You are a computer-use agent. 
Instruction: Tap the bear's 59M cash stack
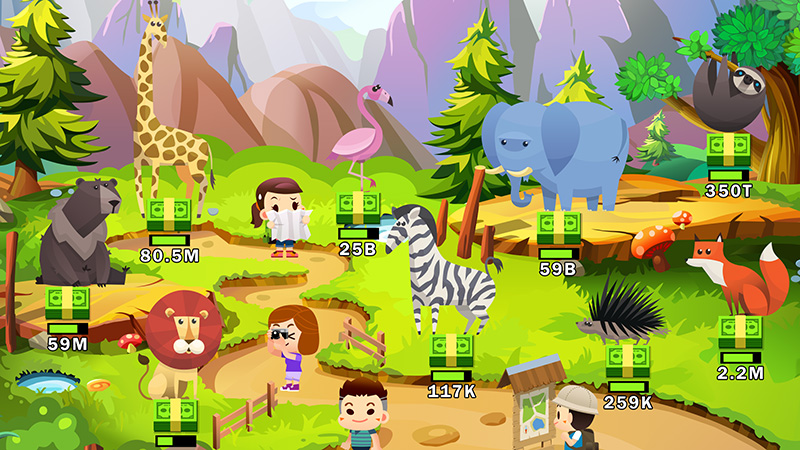(68, 303)
